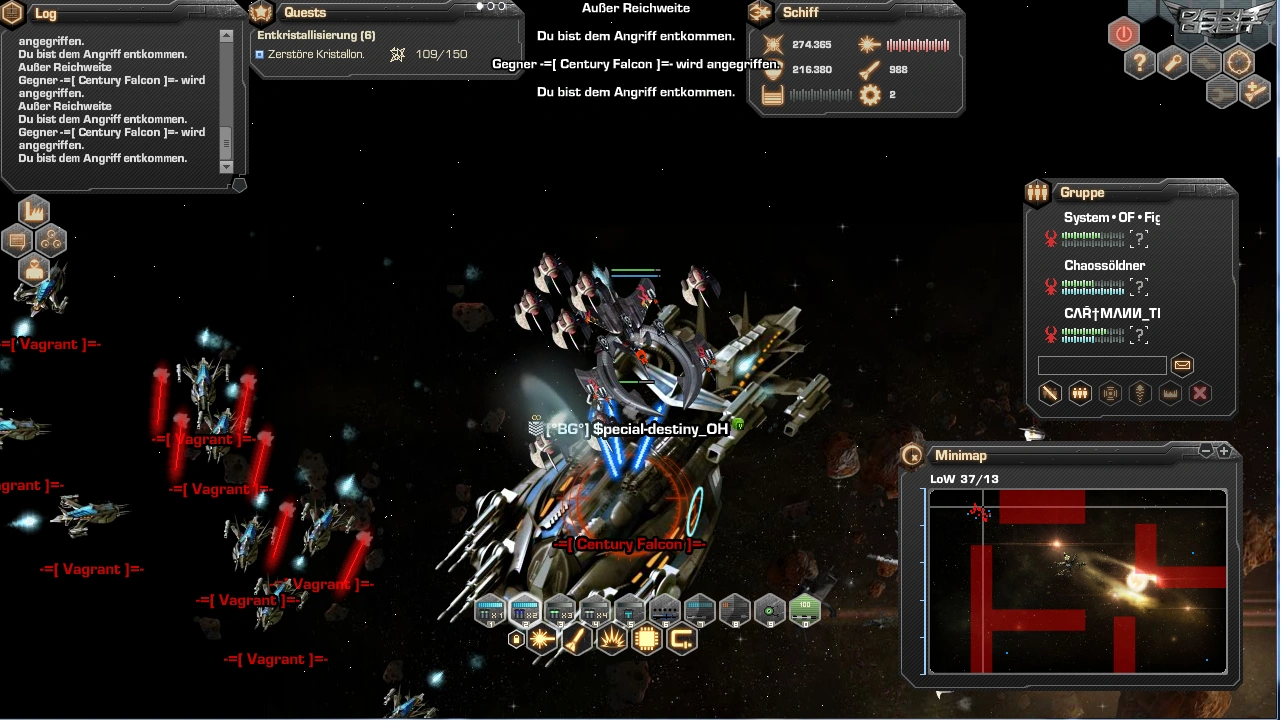Send a group invitation using the envelope icon

point(1182,365)
